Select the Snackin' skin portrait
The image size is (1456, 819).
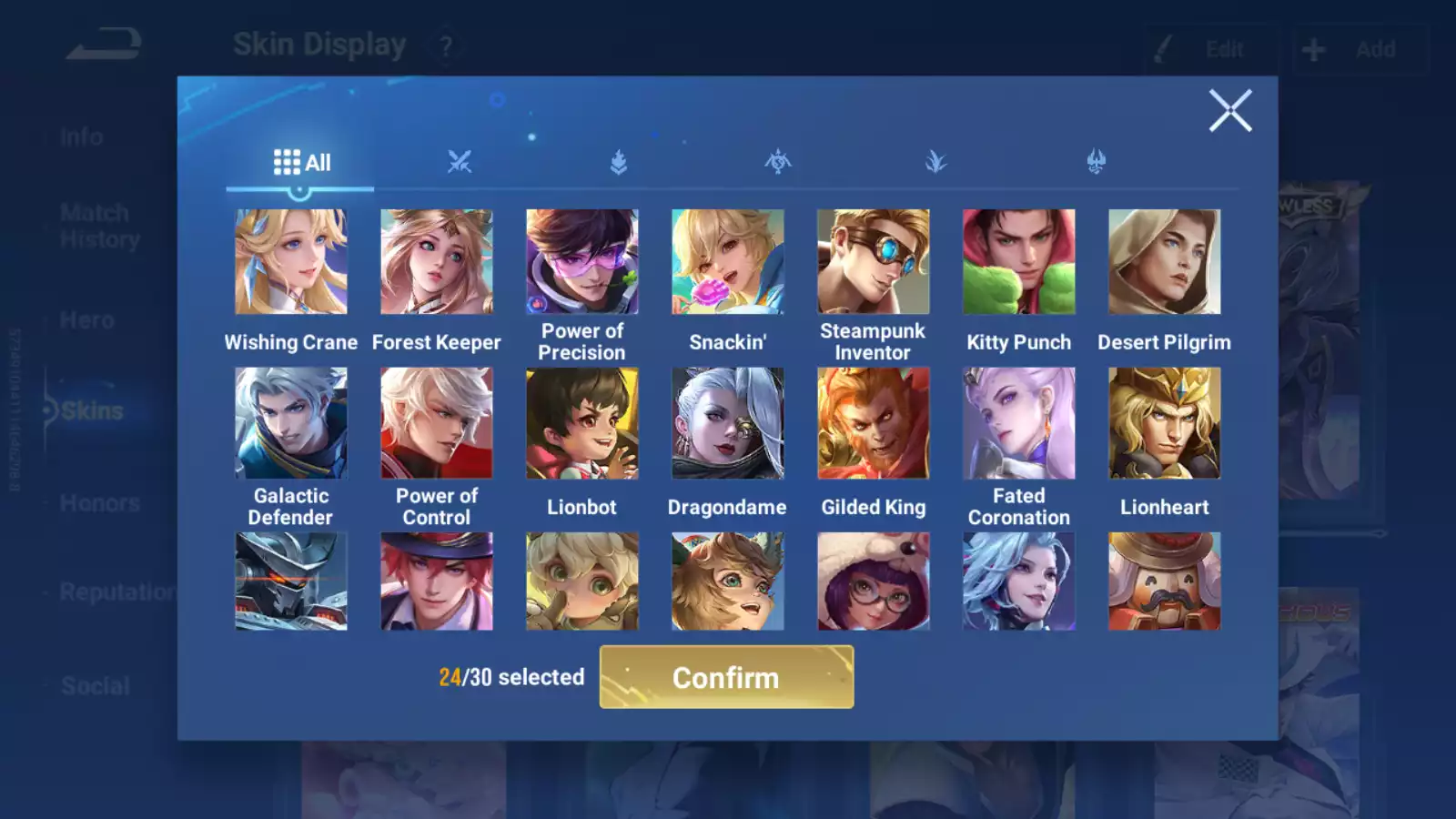tap(728, 262)
